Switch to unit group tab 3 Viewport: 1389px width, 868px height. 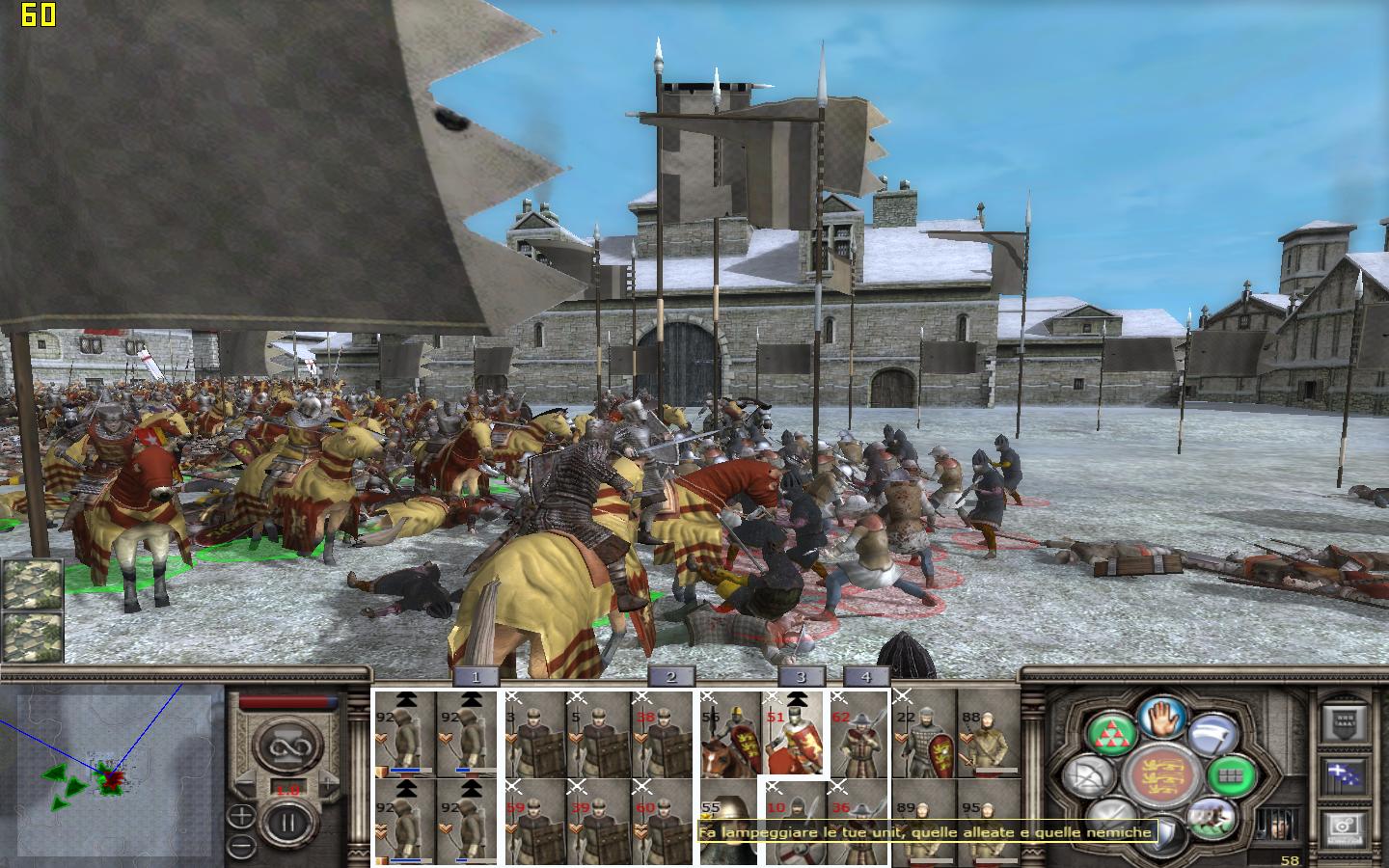800,677
